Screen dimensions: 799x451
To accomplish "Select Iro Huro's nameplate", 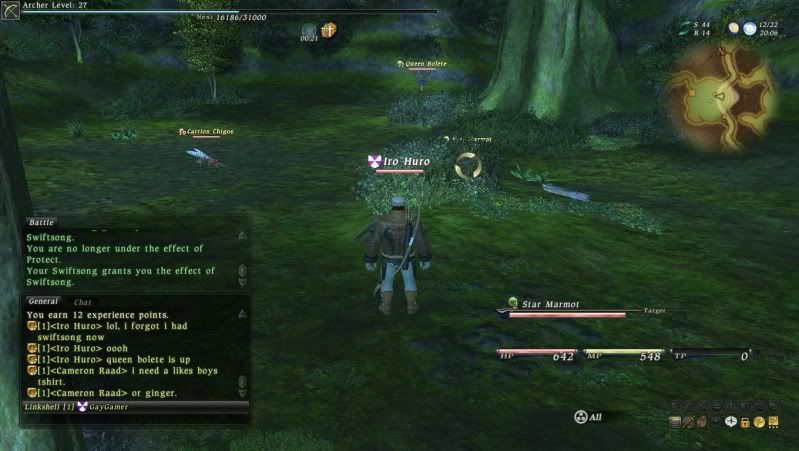I will pyautogui.click(x=404, y=160).
